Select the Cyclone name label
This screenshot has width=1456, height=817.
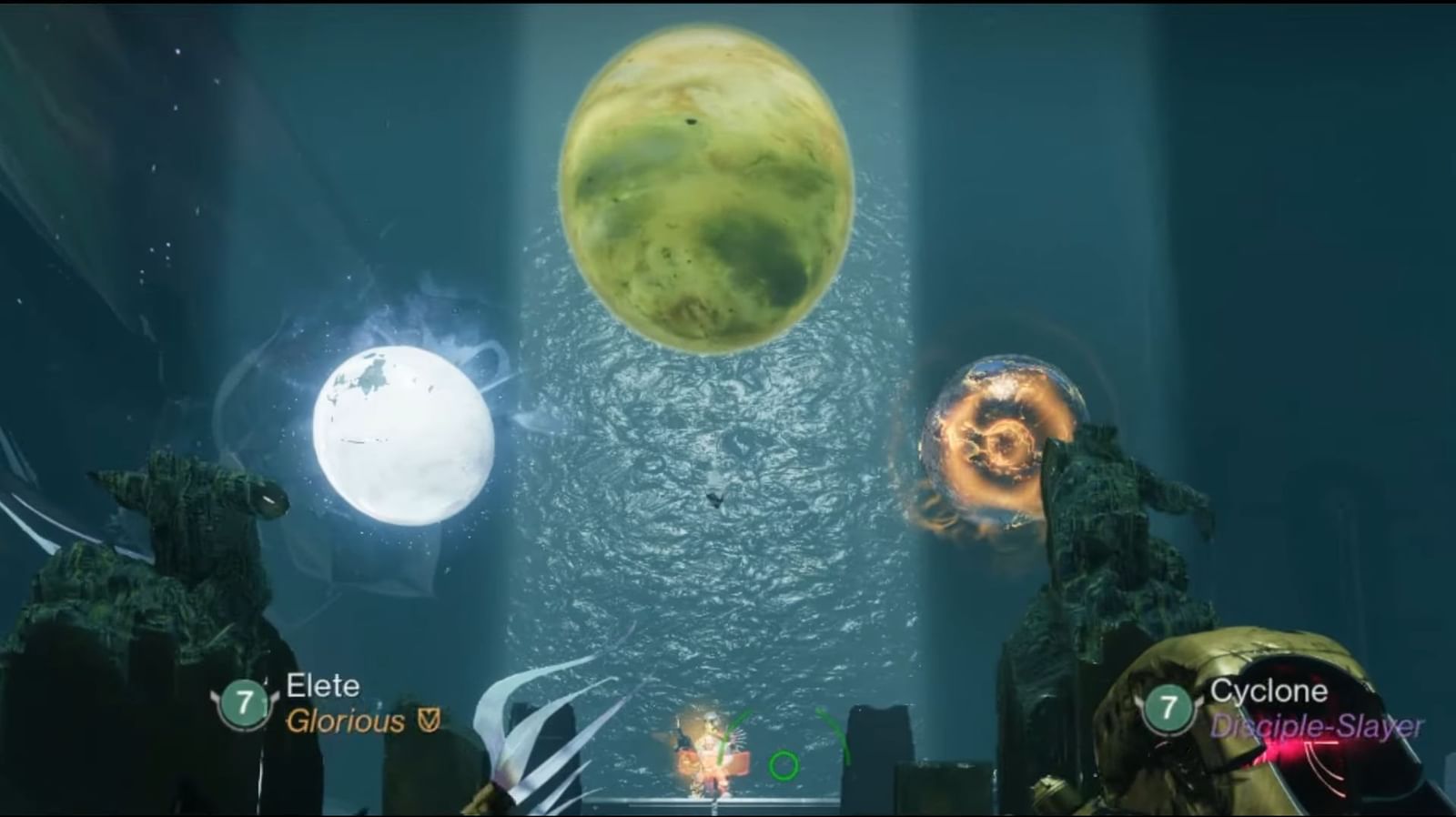tap(1269, 691)
